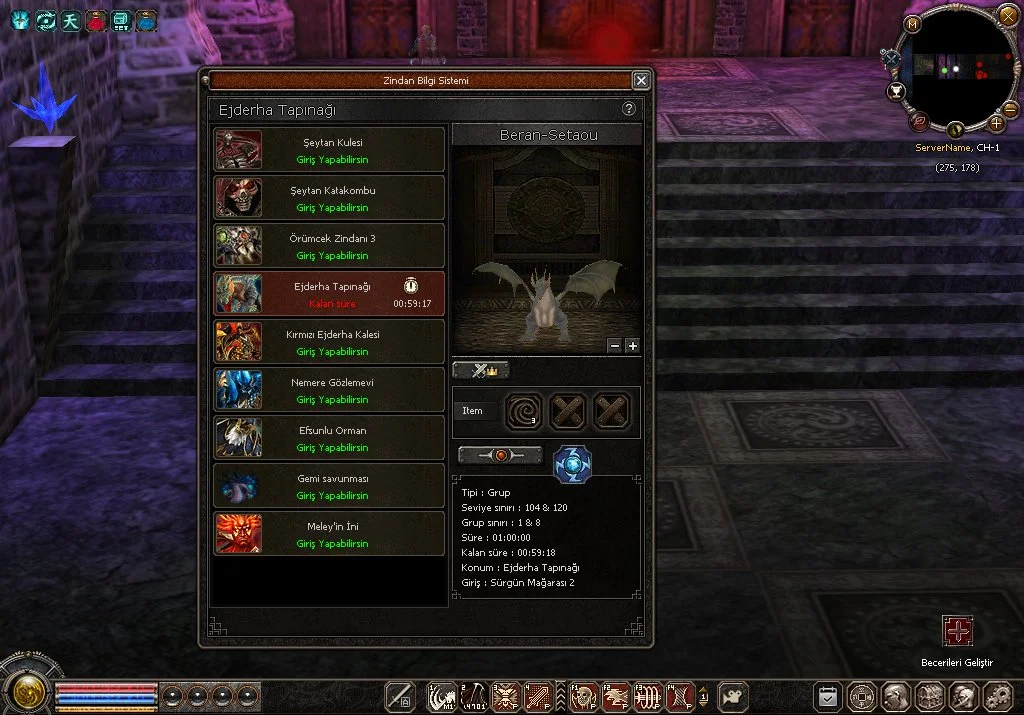
Task: Zoom out the boss model preview
Action: [614, 346]
